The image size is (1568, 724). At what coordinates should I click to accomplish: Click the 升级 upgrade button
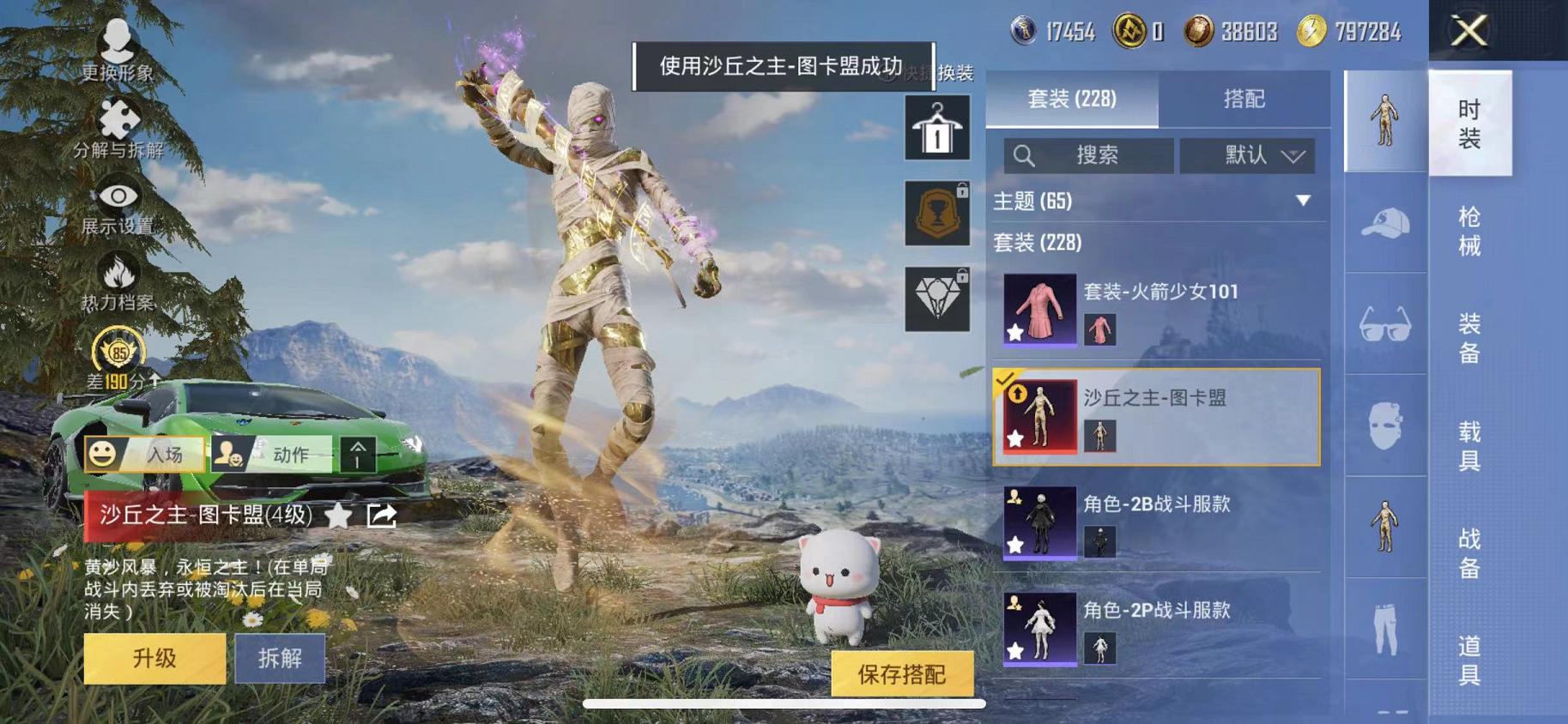(154, 659)
